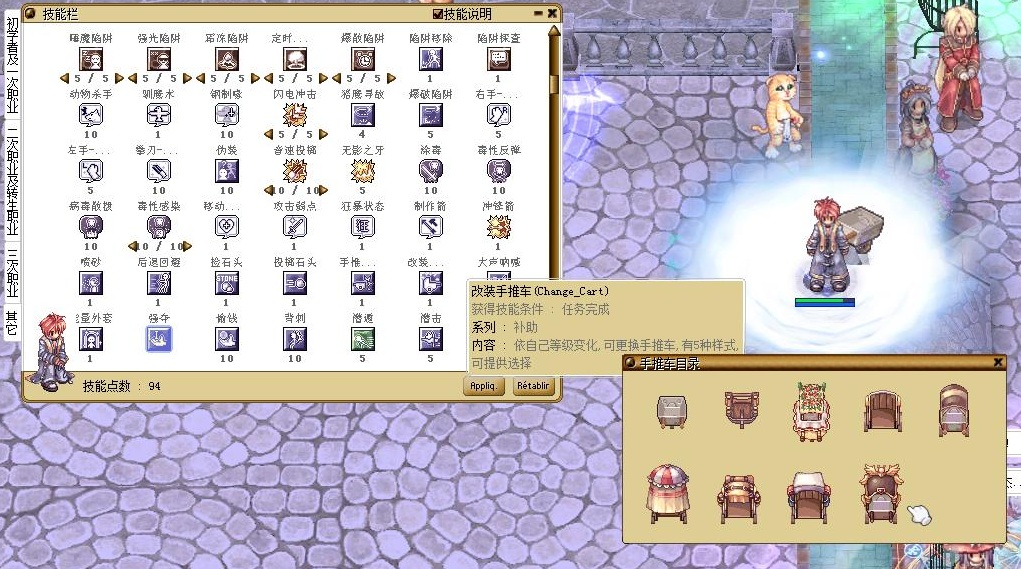The width and height of the screenshot is (1021, 569).
Task: Choose the striped tent cart style
Action: (x=664, y=492)
